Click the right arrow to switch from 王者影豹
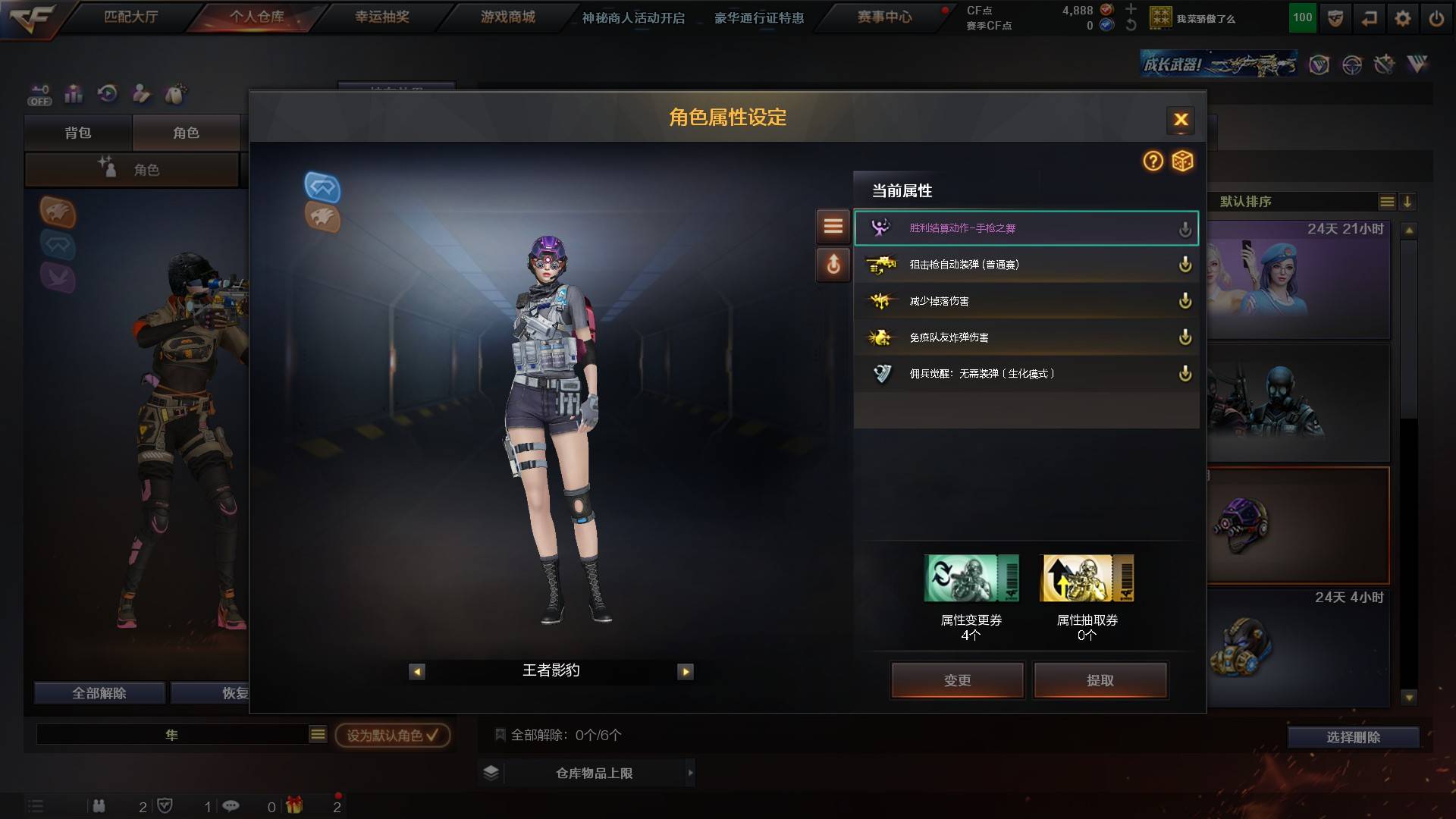The height and width of the screenshot is (819, 1456). coord(686,671)
